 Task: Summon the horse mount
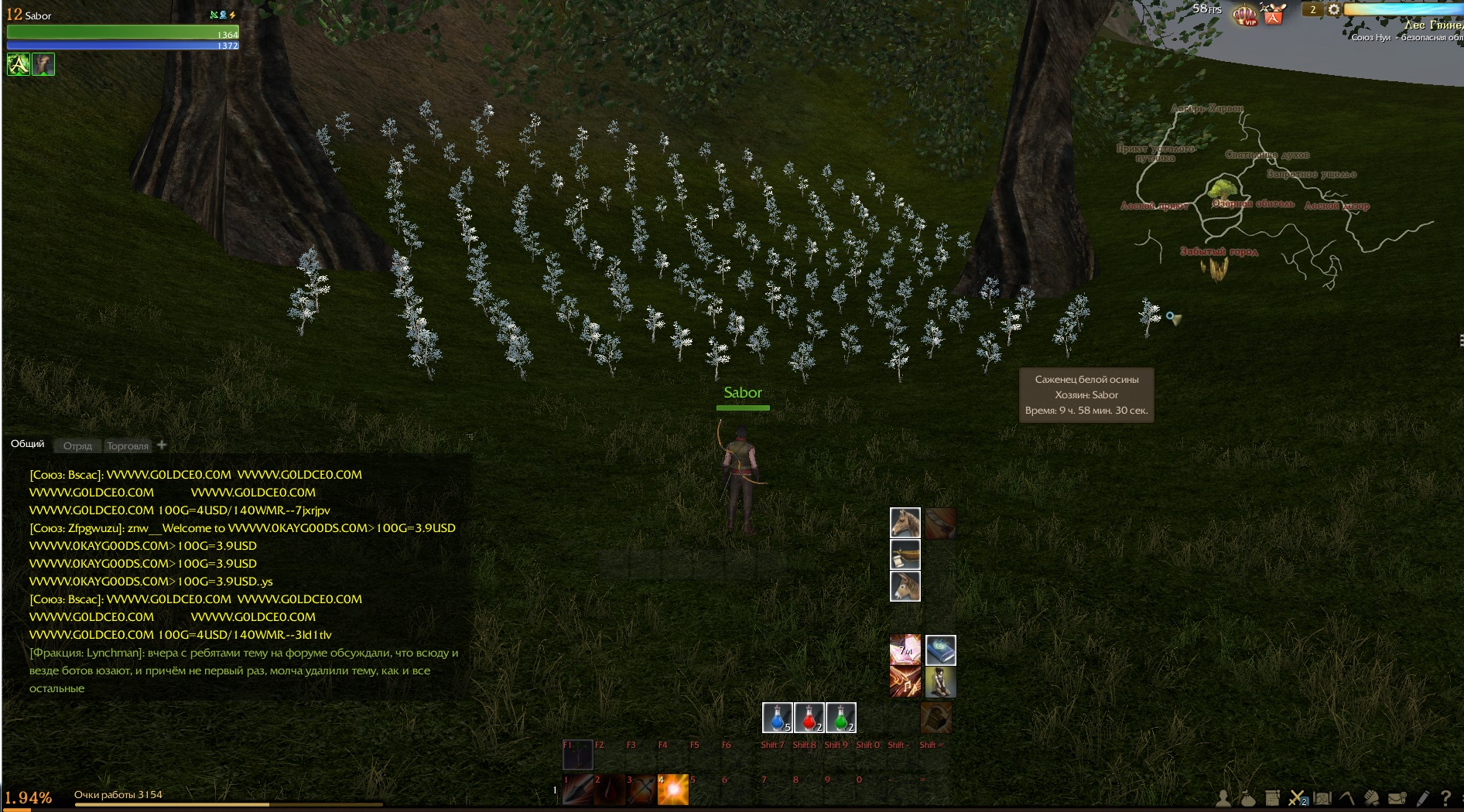[x=905, y=523]
